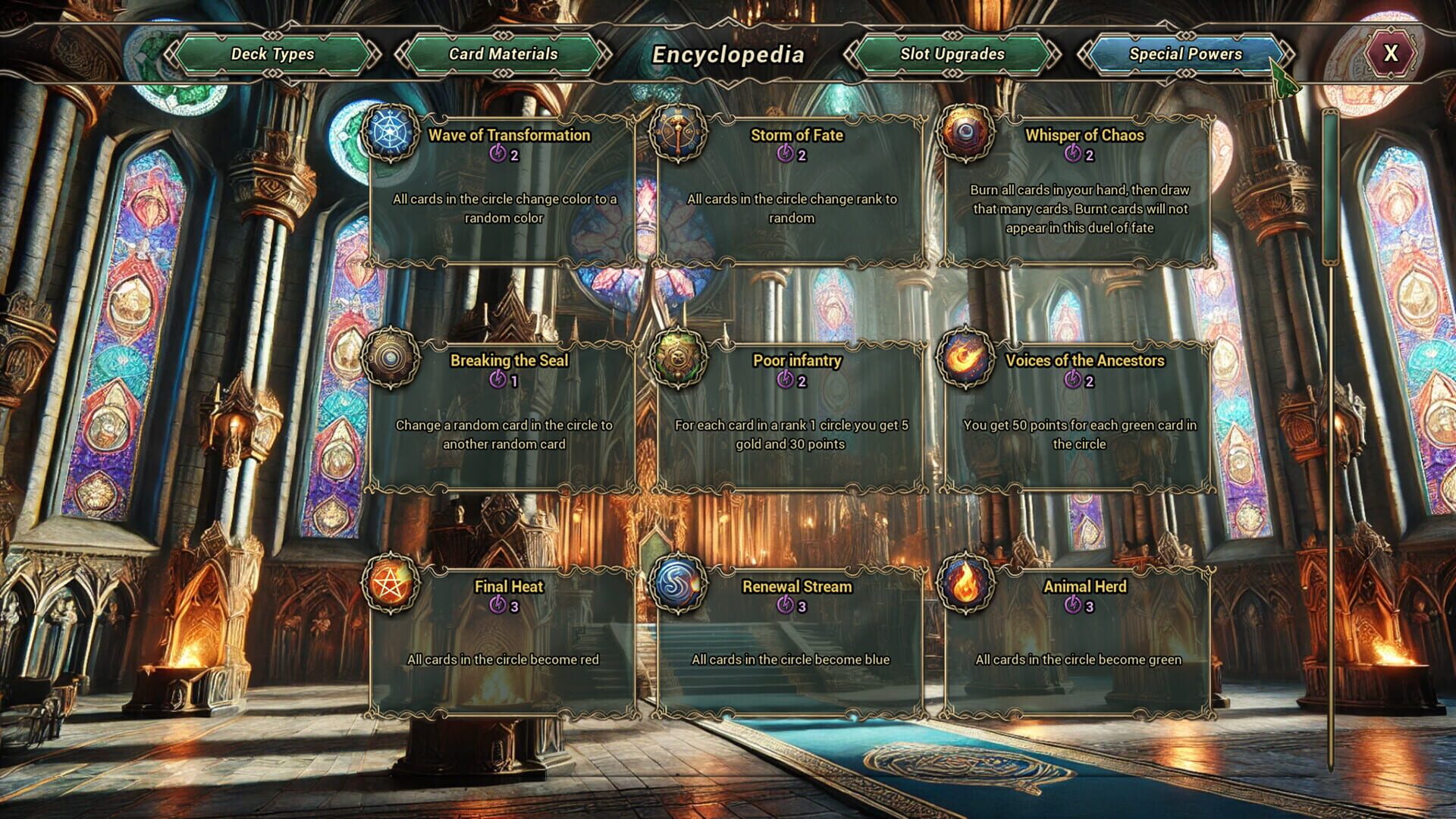View the Slot Upgrades section
Image resolution: width=1456 pixels, height=819 pixels.
click(951, 54)
